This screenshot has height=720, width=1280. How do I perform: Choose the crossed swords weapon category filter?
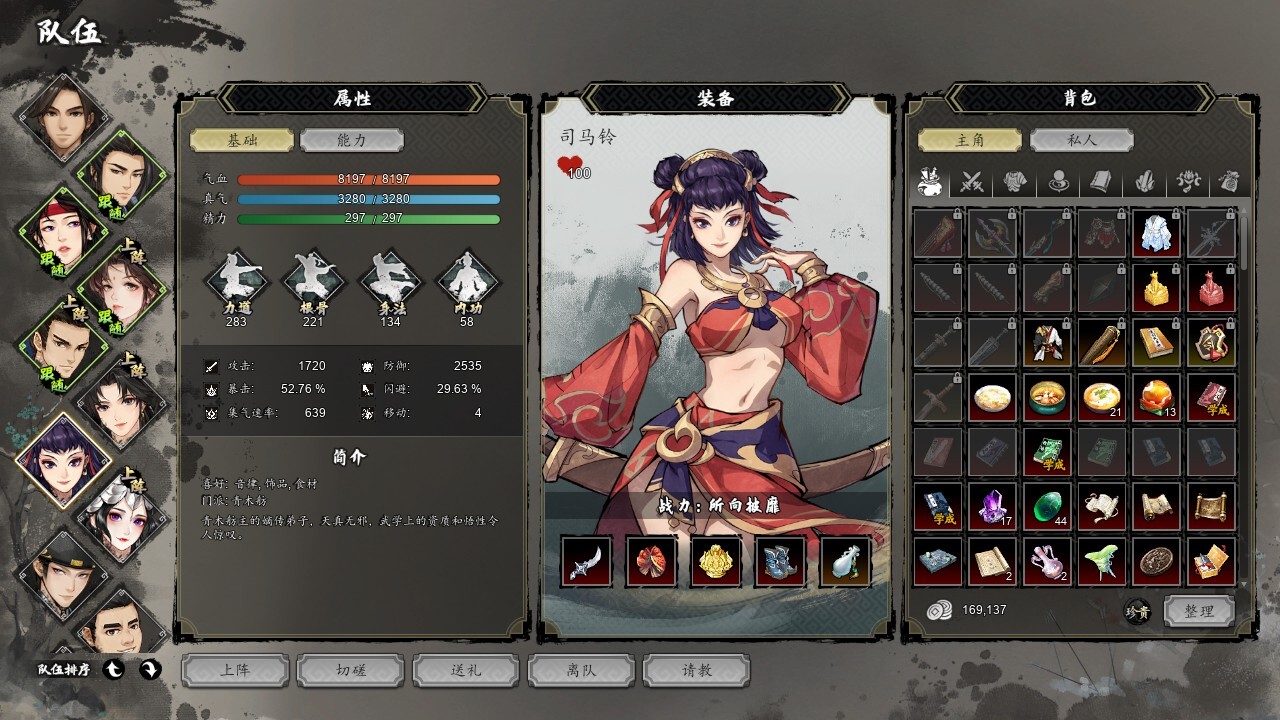tap(973, 182)
